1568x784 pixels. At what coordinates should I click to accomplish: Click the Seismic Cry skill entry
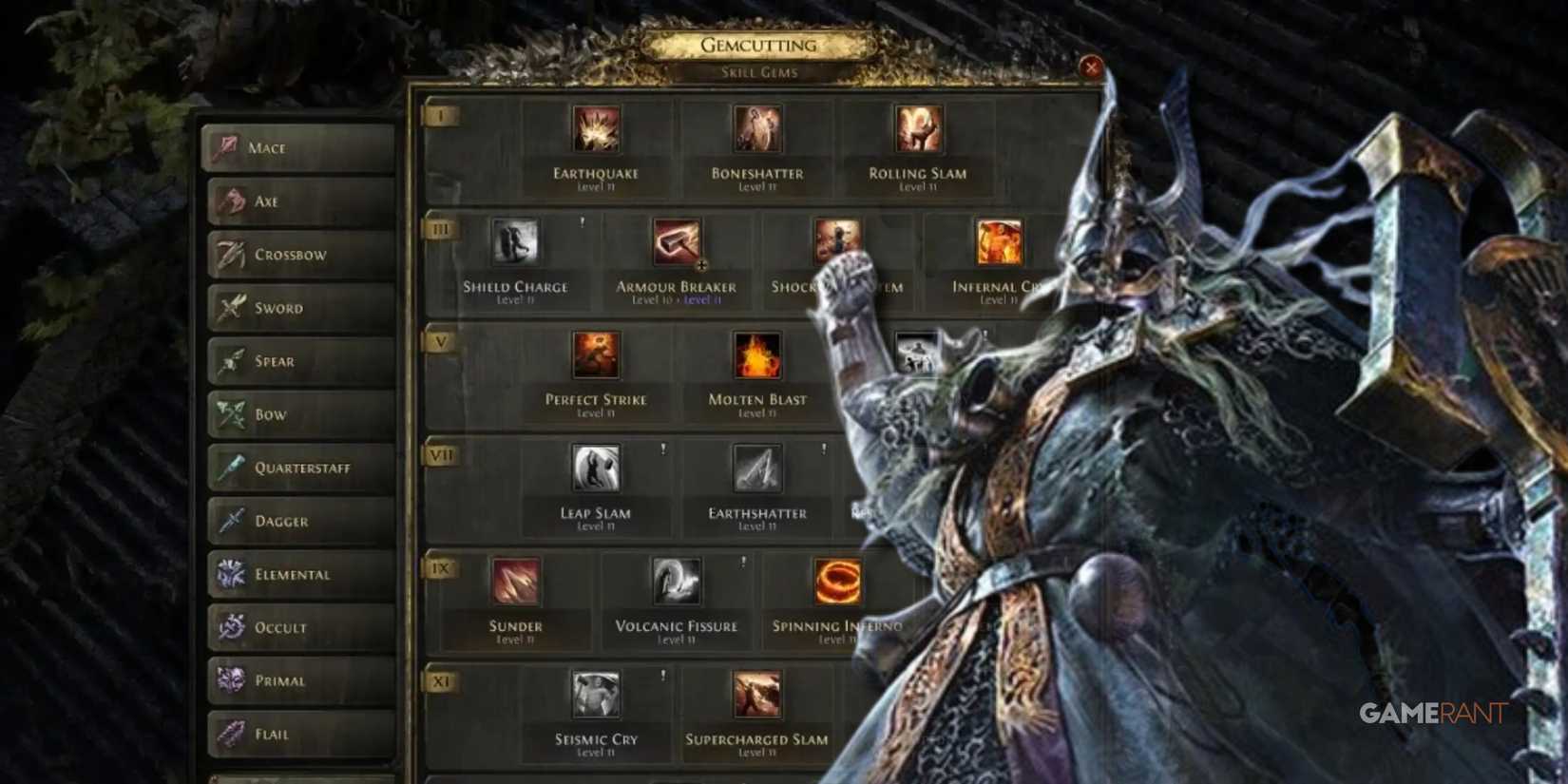(x=596, y=696)
